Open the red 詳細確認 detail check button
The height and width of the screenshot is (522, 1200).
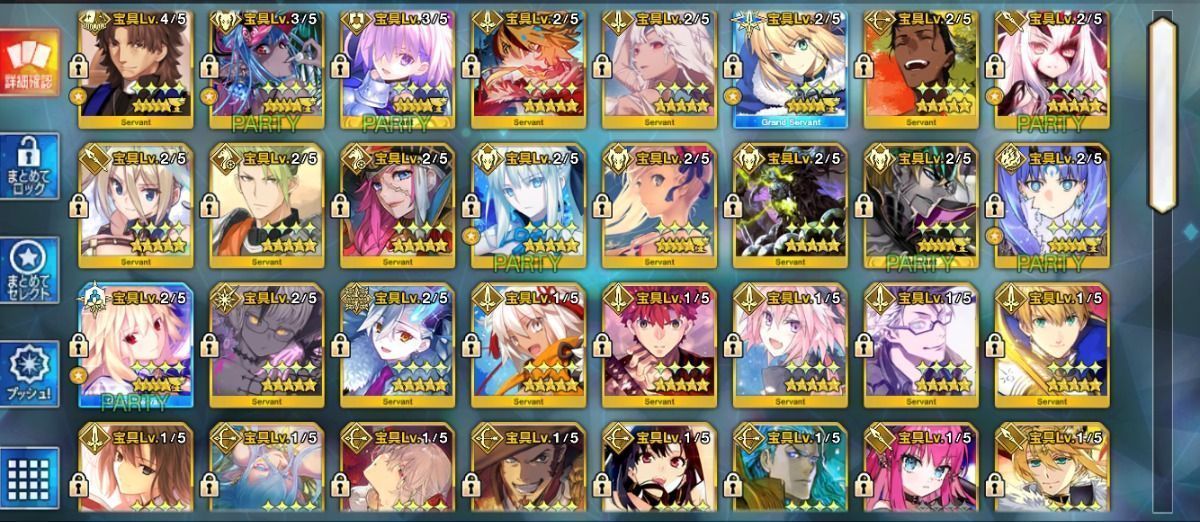[31, 67]
